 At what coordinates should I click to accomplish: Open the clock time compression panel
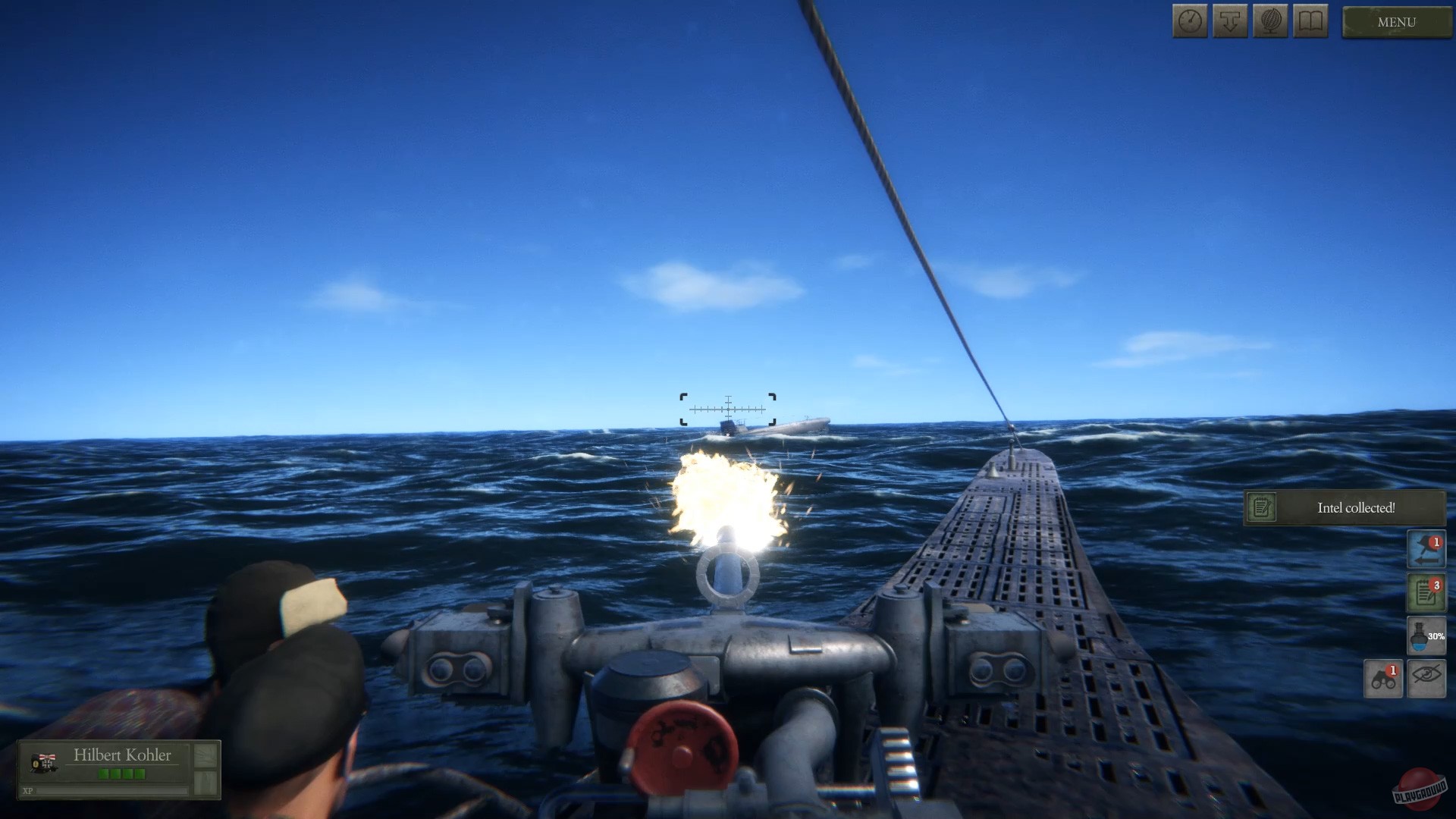pos(1190,21)
